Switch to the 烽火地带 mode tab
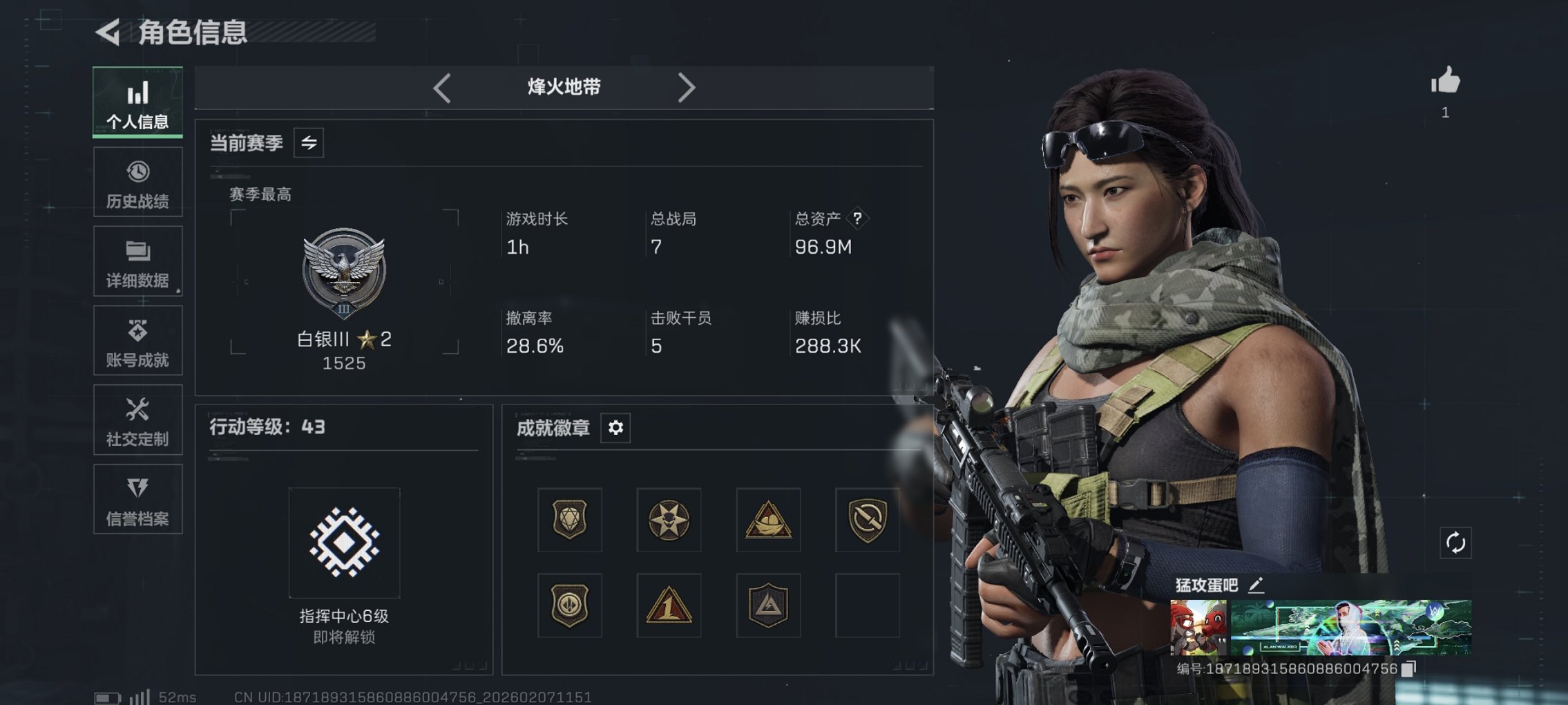1568x705 pixels. click(x=562, y=87)
